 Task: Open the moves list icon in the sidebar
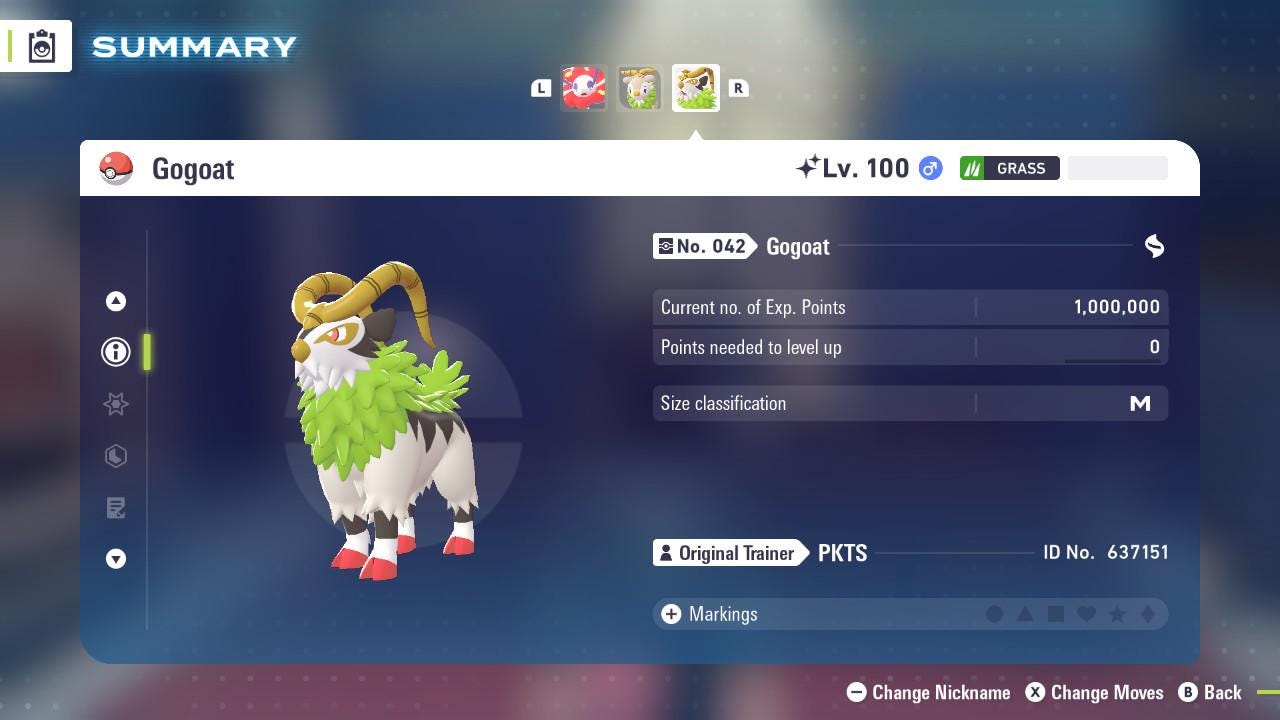tap(116, 508)
